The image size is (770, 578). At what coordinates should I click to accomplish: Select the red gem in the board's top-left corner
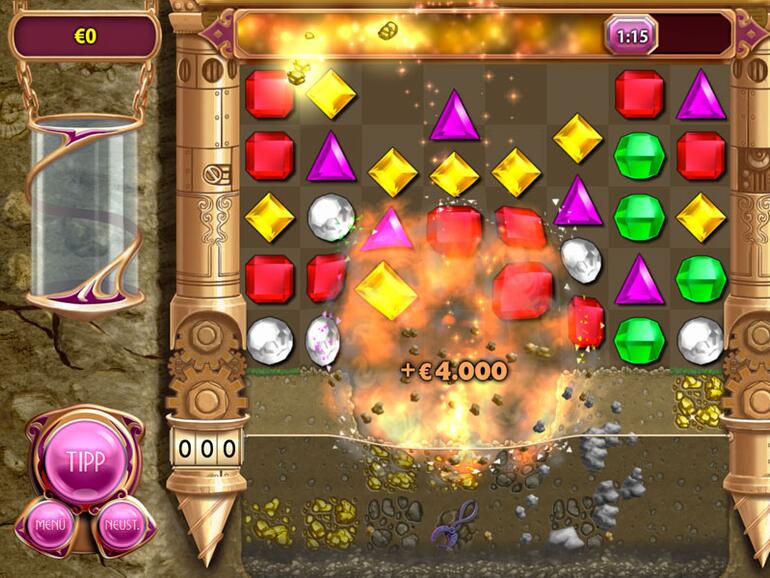click(269, 93)
